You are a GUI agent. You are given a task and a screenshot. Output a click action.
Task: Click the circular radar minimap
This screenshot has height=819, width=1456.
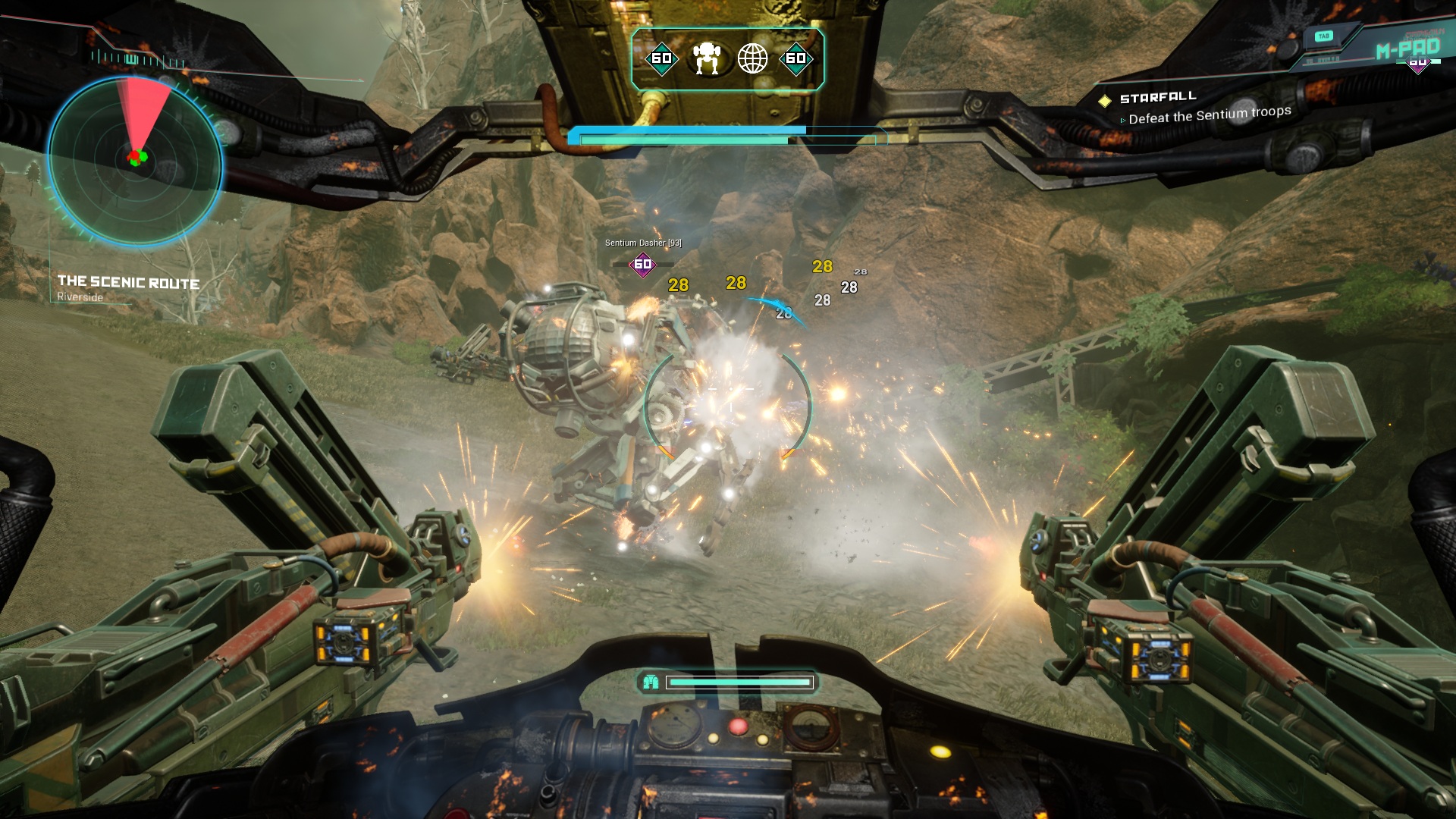click(x=135, y=161)
